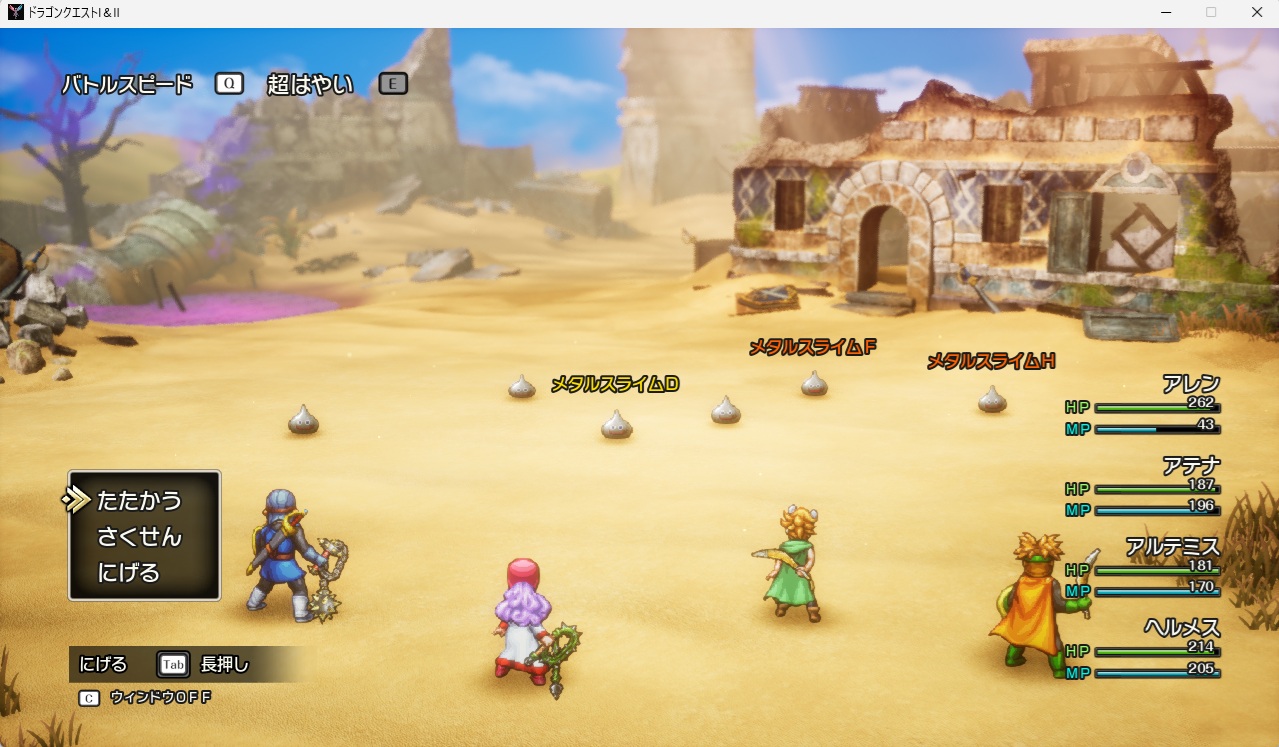Minimize the game window

coord(1166,12)
